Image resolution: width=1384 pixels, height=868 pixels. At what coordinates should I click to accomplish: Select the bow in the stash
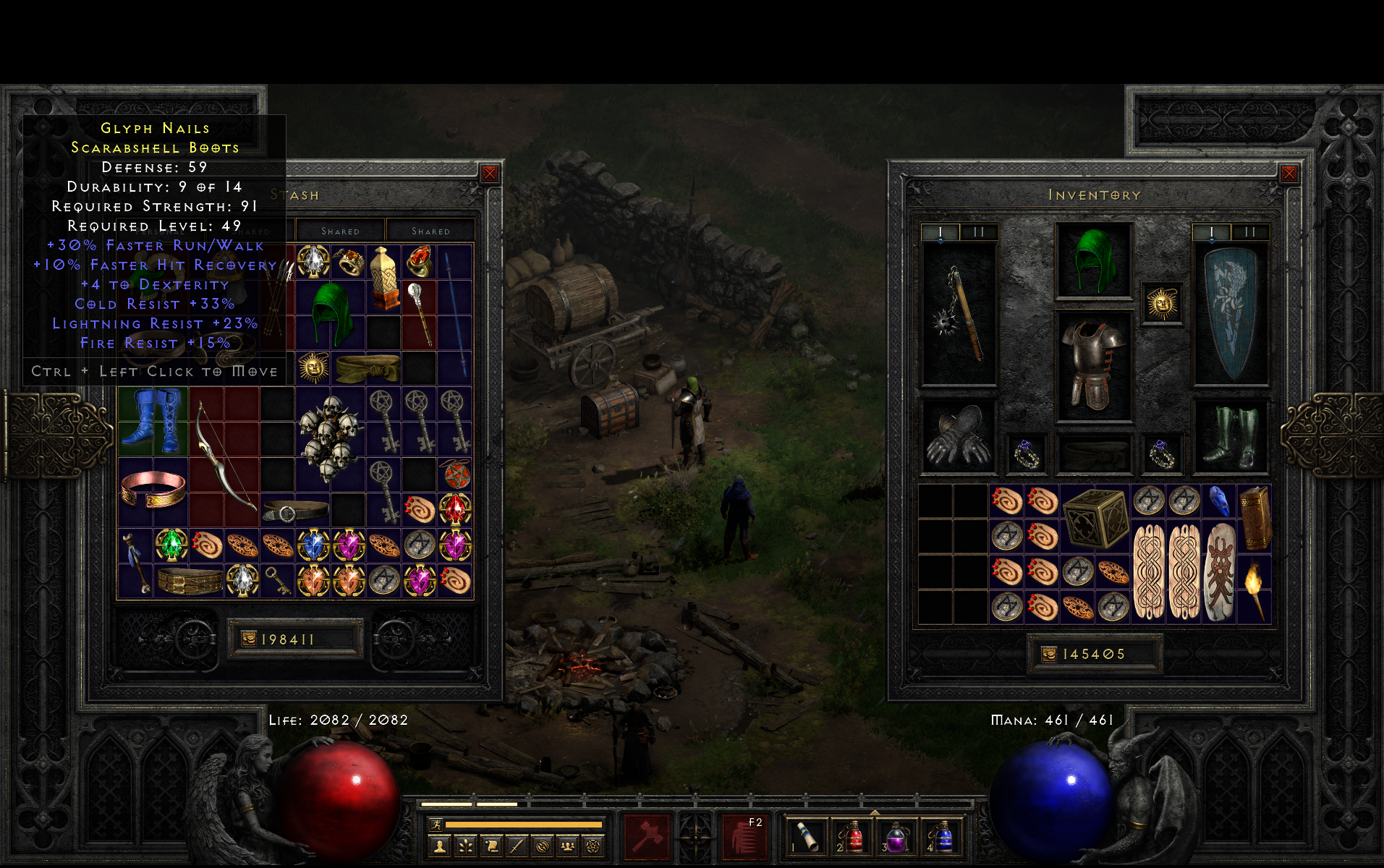pos(224,456)
